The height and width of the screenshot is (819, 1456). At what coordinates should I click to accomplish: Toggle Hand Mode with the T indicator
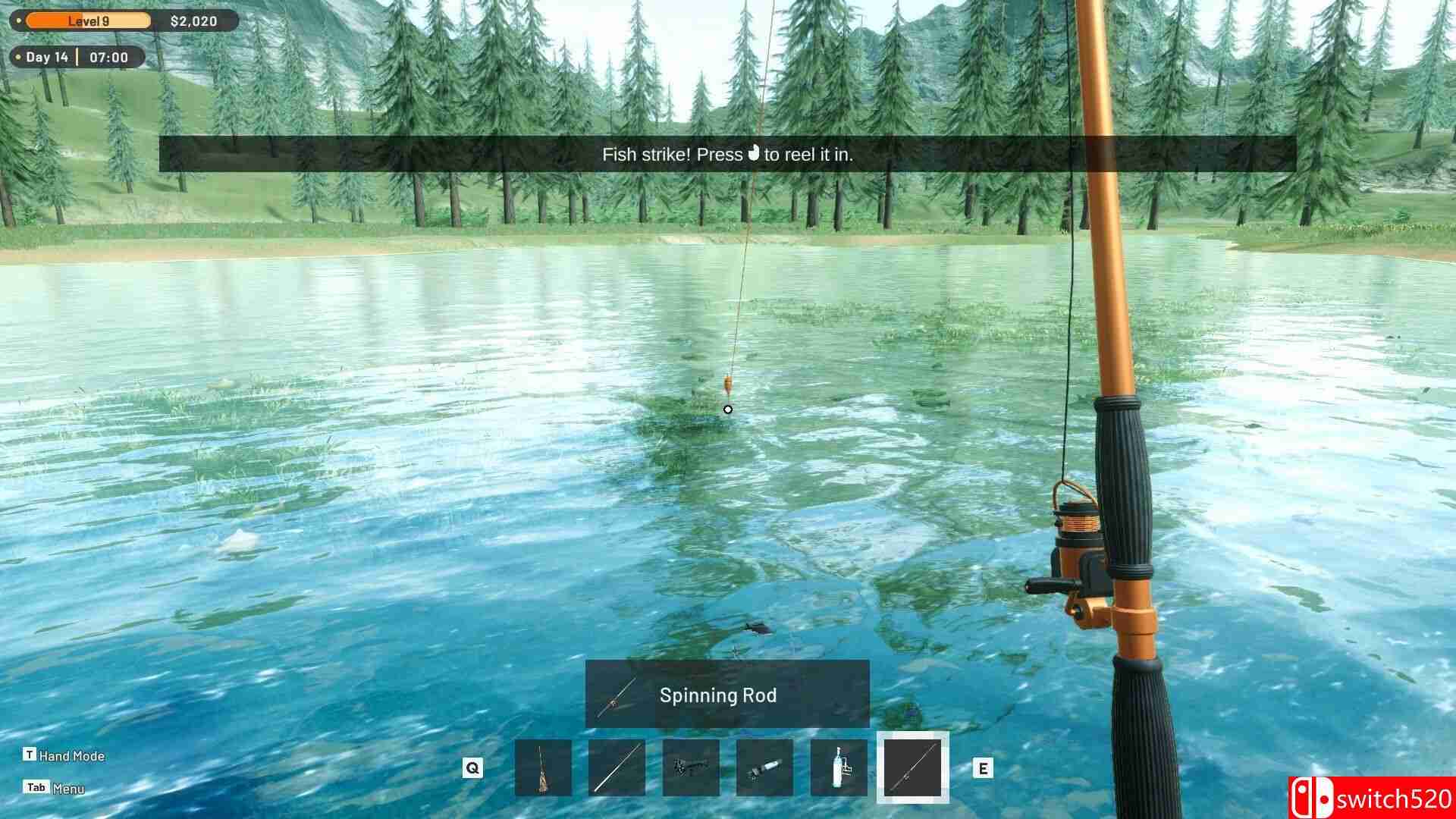[x=30, y=756]
